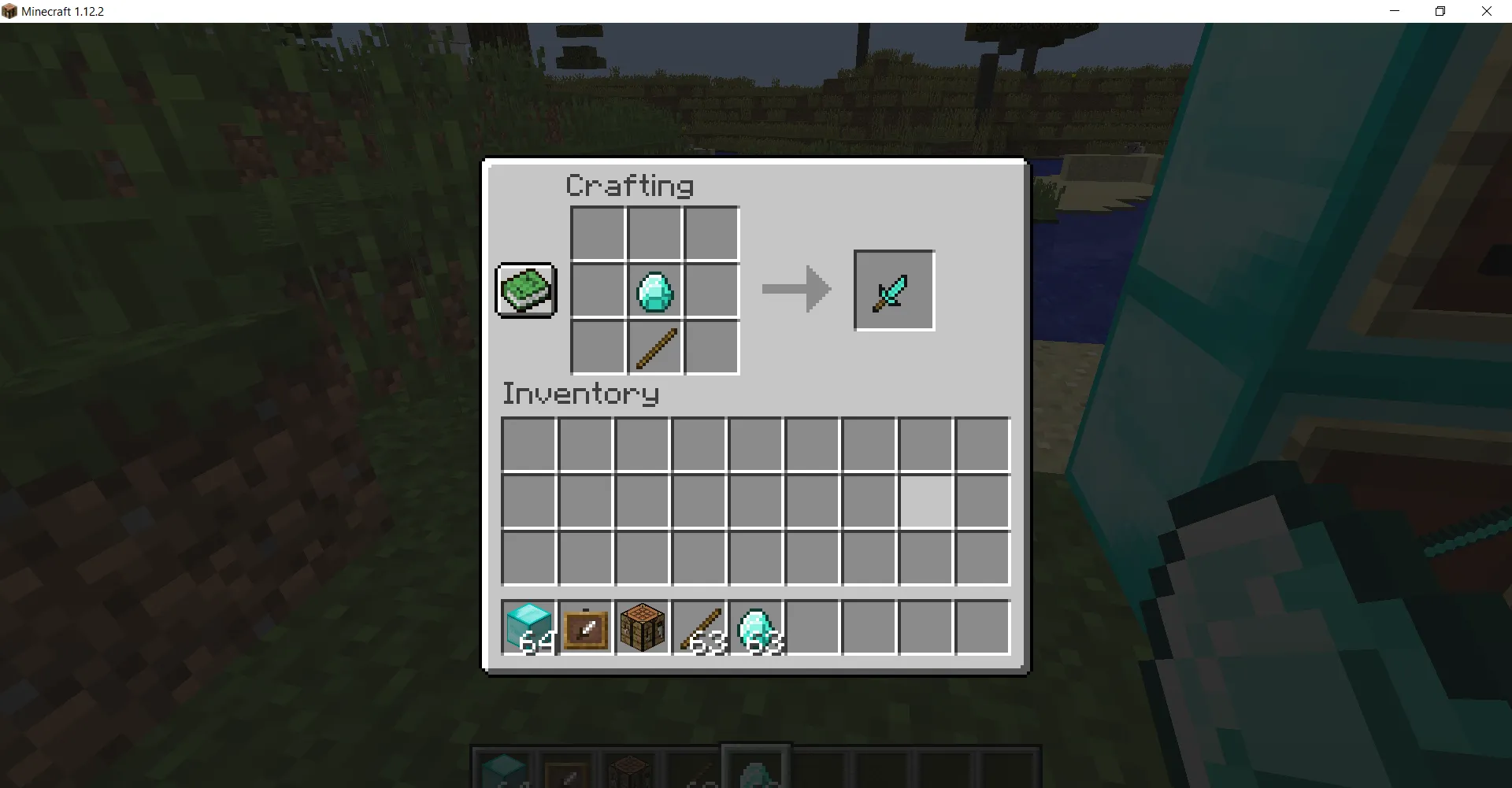The width and height of the screenshot is (1512, 788).
Task: Select the diamond block stack in the hotbar
Action: tap(528, 627)
